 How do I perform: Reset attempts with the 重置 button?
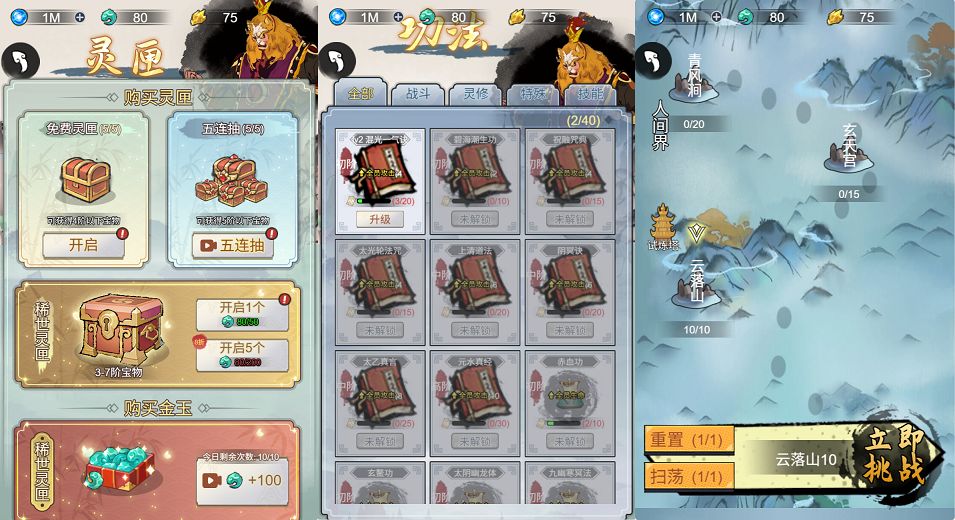click(689, 438)
